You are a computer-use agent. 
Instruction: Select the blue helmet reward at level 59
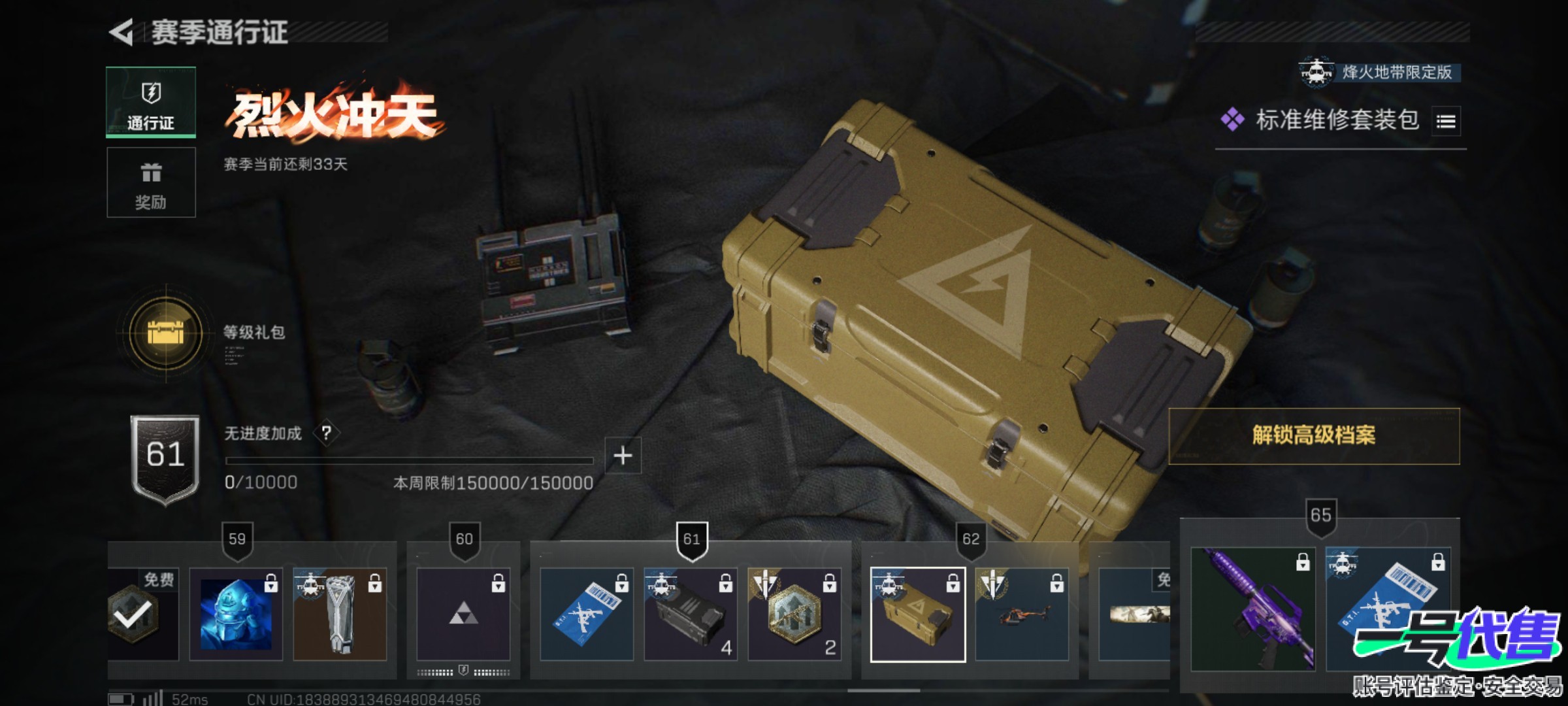(236, 614)
